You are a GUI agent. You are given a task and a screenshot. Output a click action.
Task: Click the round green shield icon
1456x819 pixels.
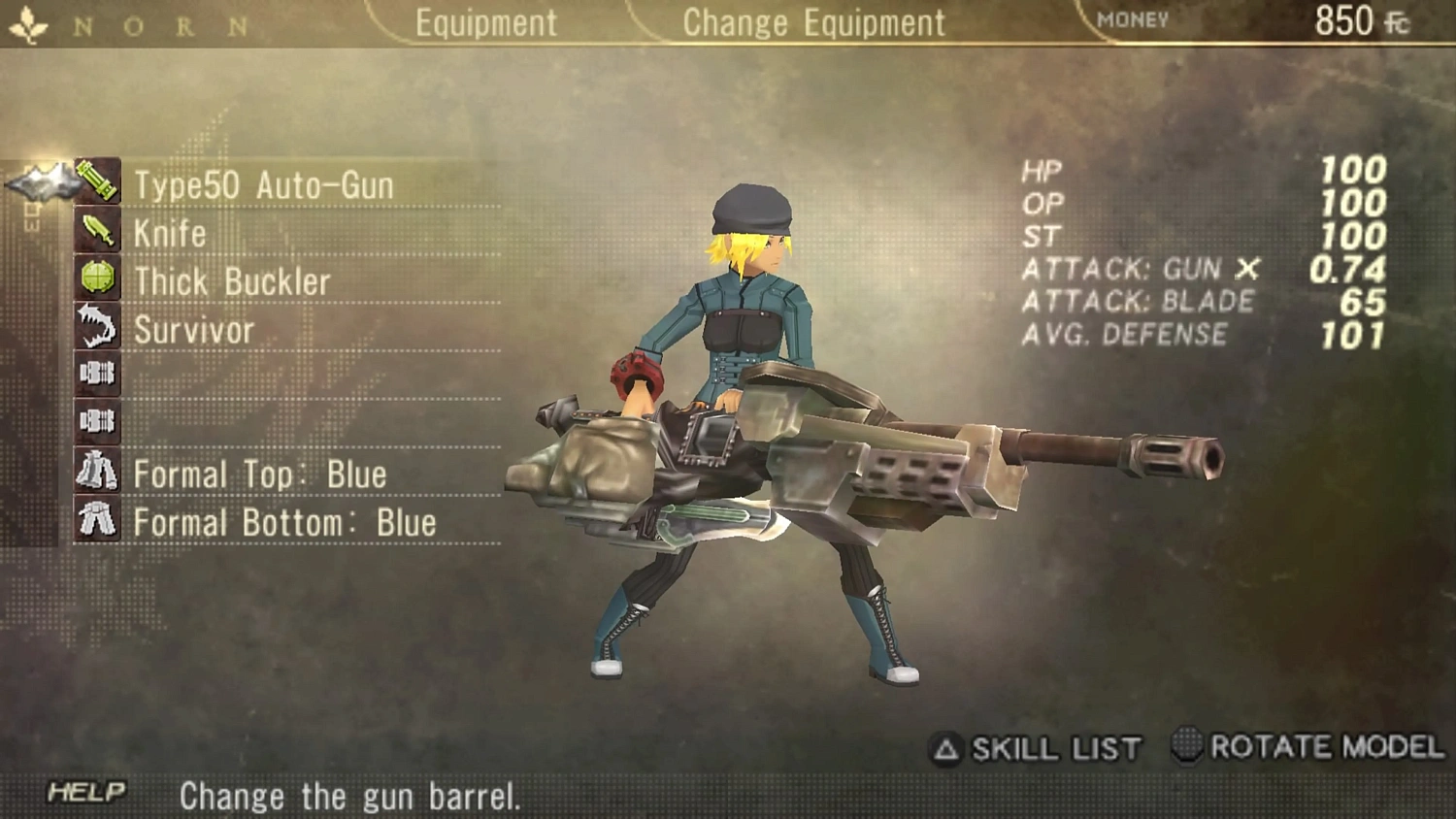click(97, 278)
